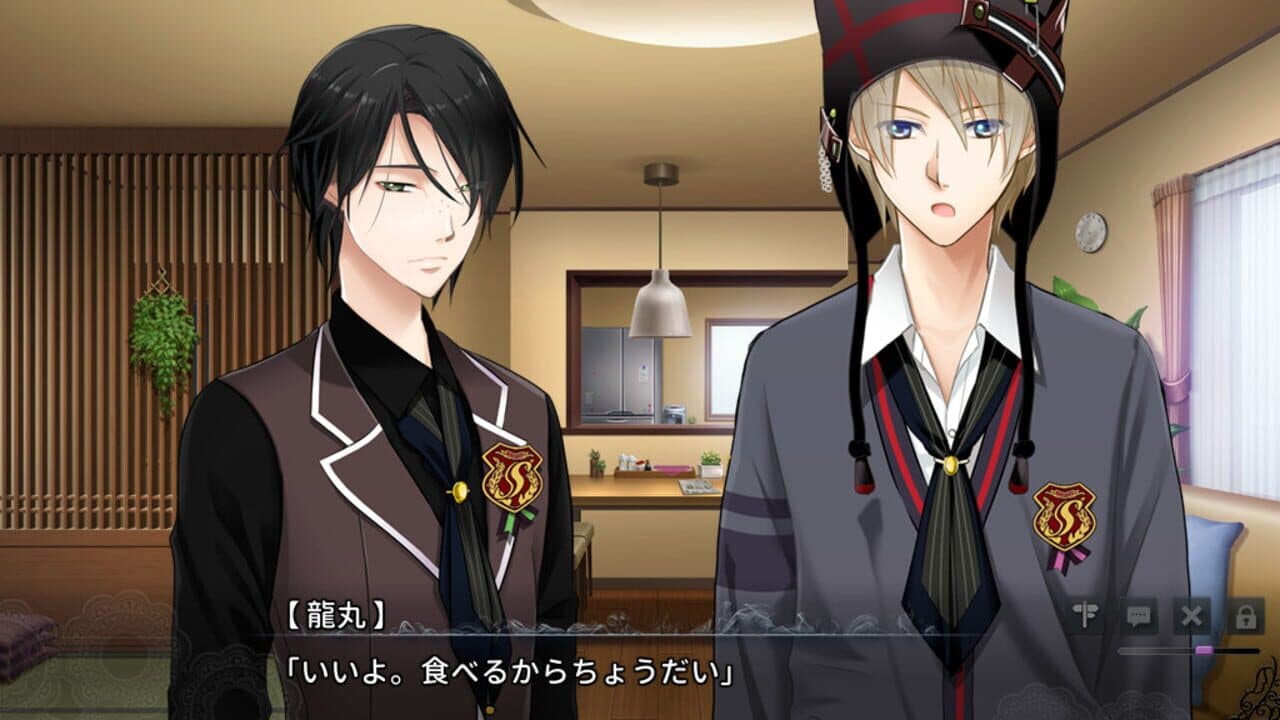The width and height of the screenshot is (1280, 720).
Task: Click the right end of the slider track
Action: (x=1262, y=650)
